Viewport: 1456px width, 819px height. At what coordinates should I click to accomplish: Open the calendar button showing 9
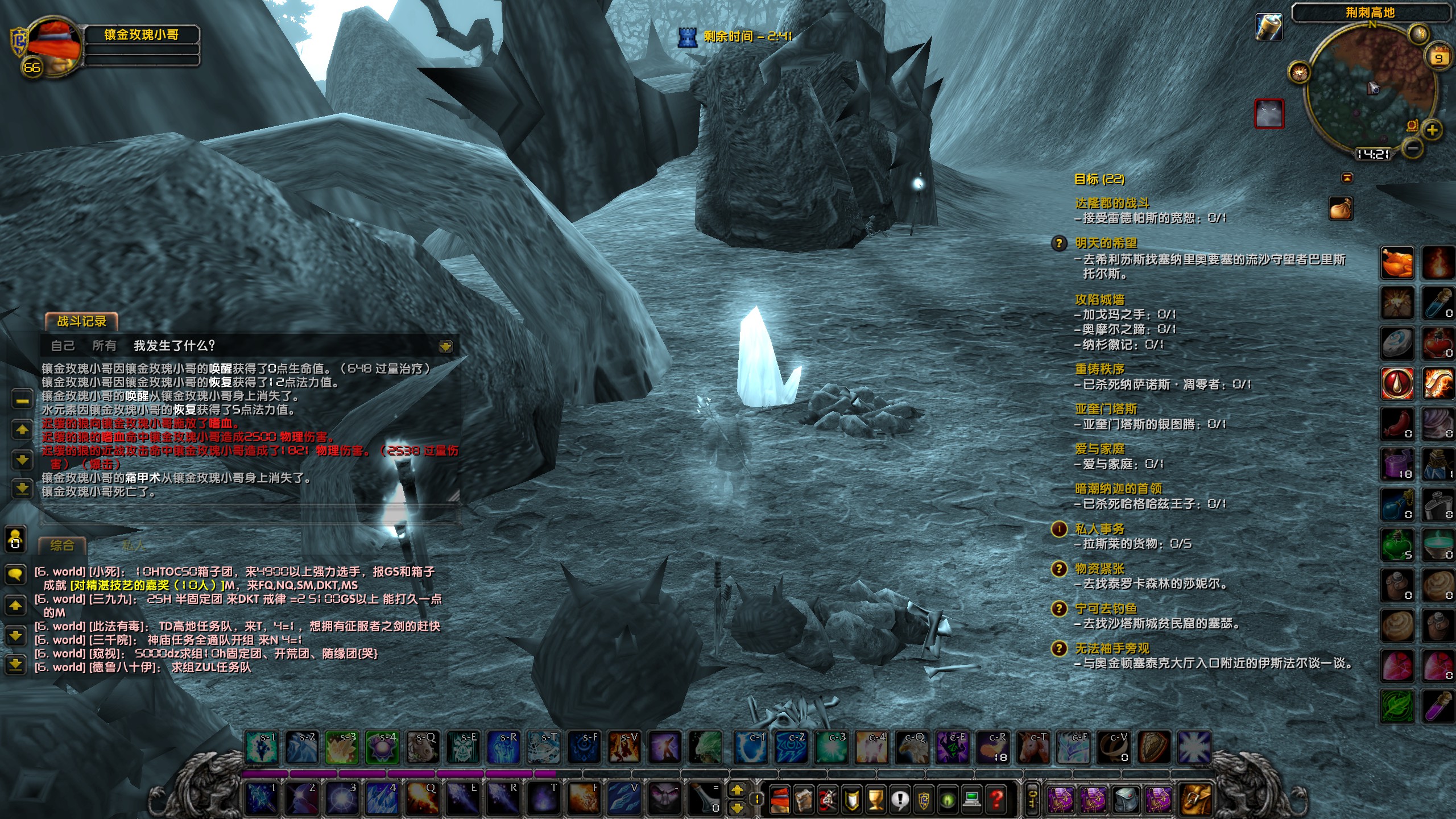(x=1438, y=57)
